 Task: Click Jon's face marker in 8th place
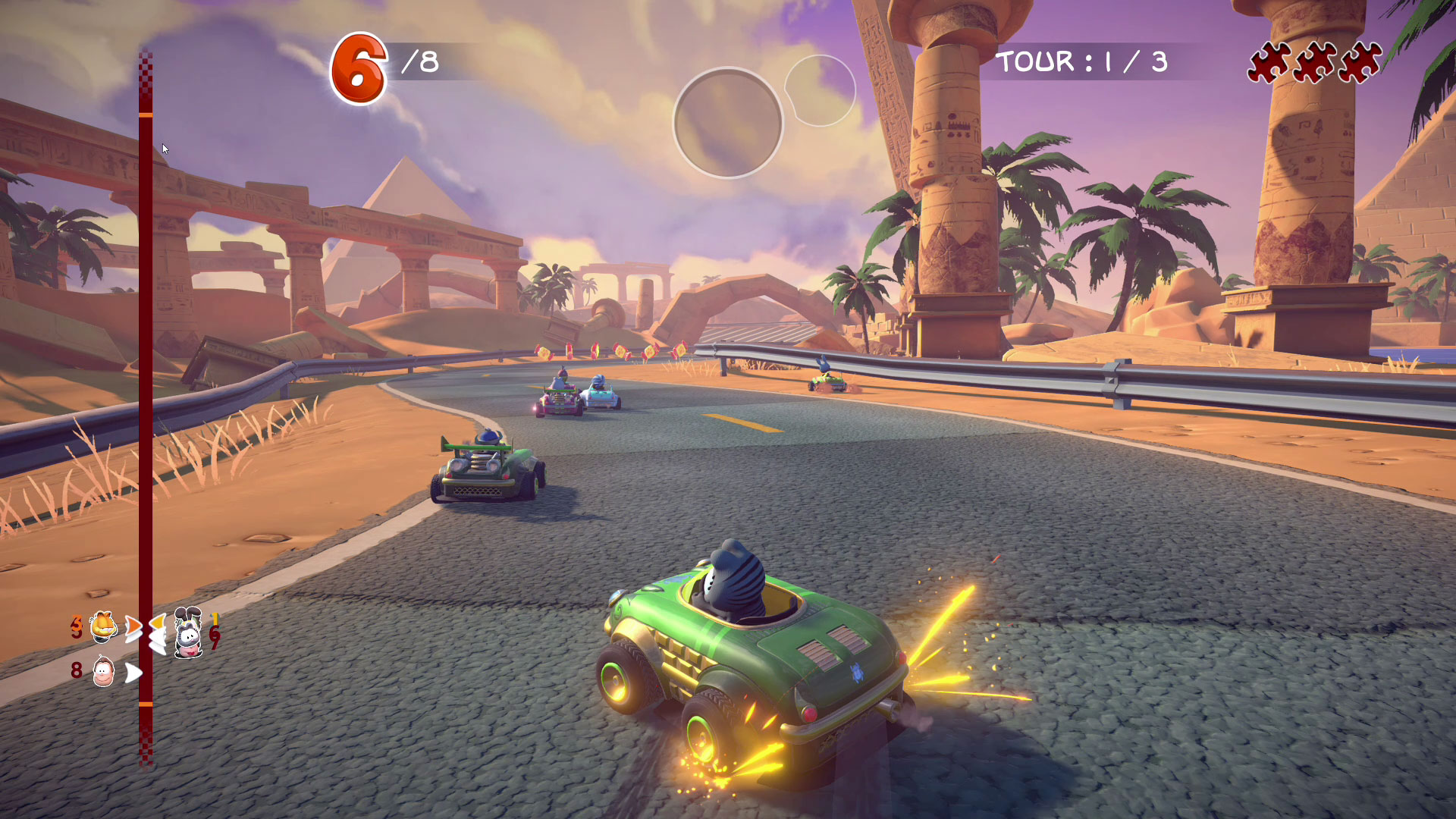point(103,672)
